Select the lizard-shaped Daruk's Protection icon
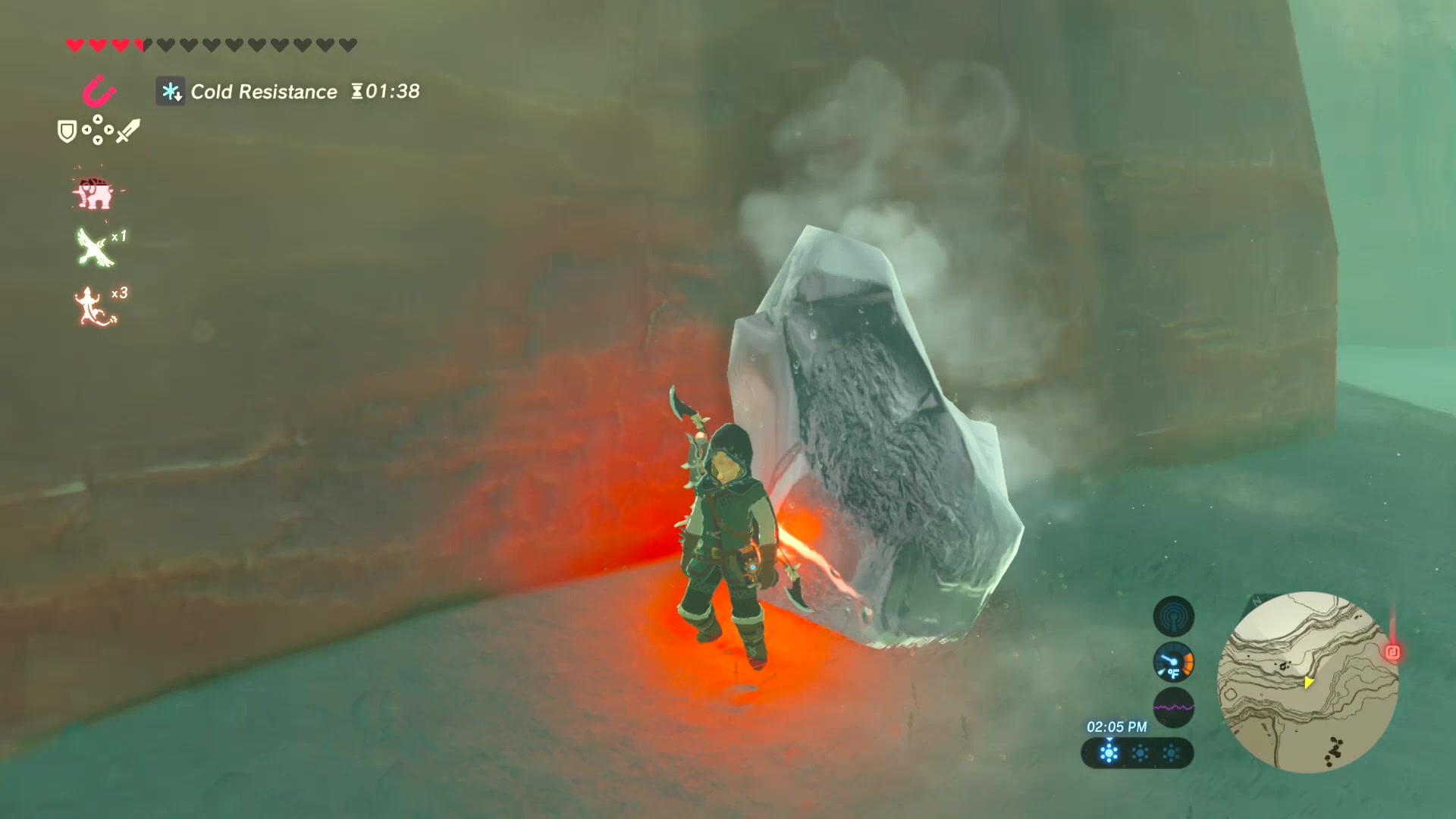The width and height of the screenshot is (1456, 819). 95,307
